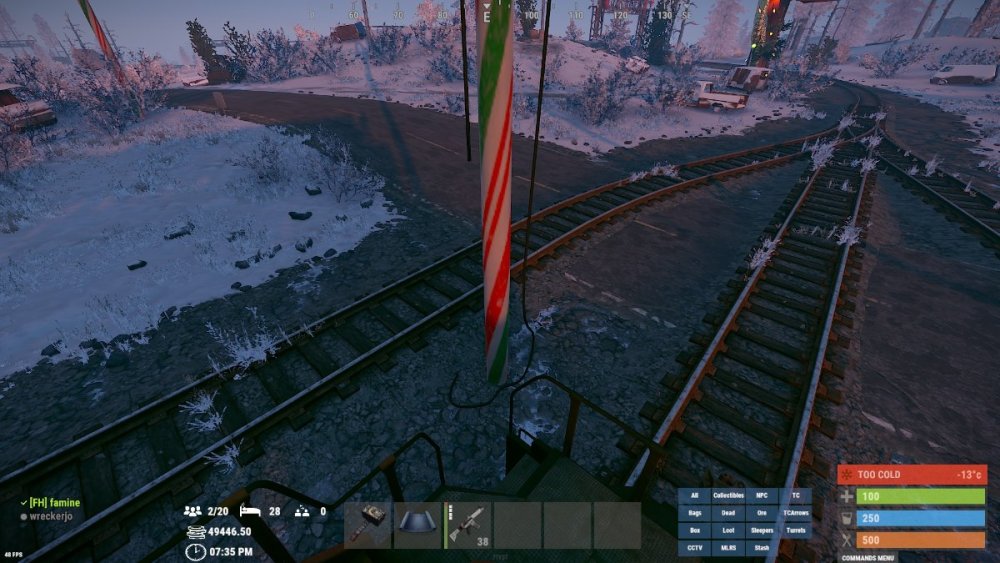Enable the TCArrows filter

(796, 513)
